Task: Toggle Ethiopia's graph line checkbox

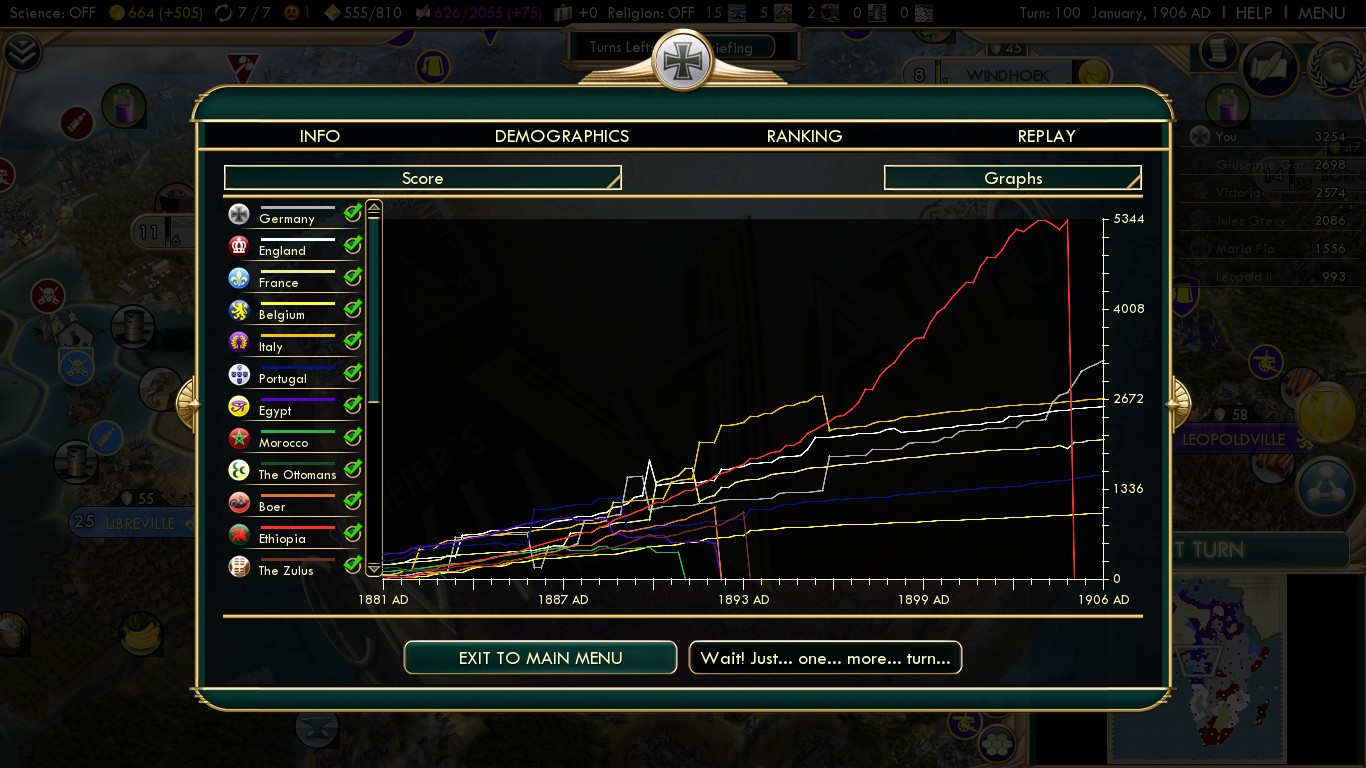Action: click(x=353, y=533)
